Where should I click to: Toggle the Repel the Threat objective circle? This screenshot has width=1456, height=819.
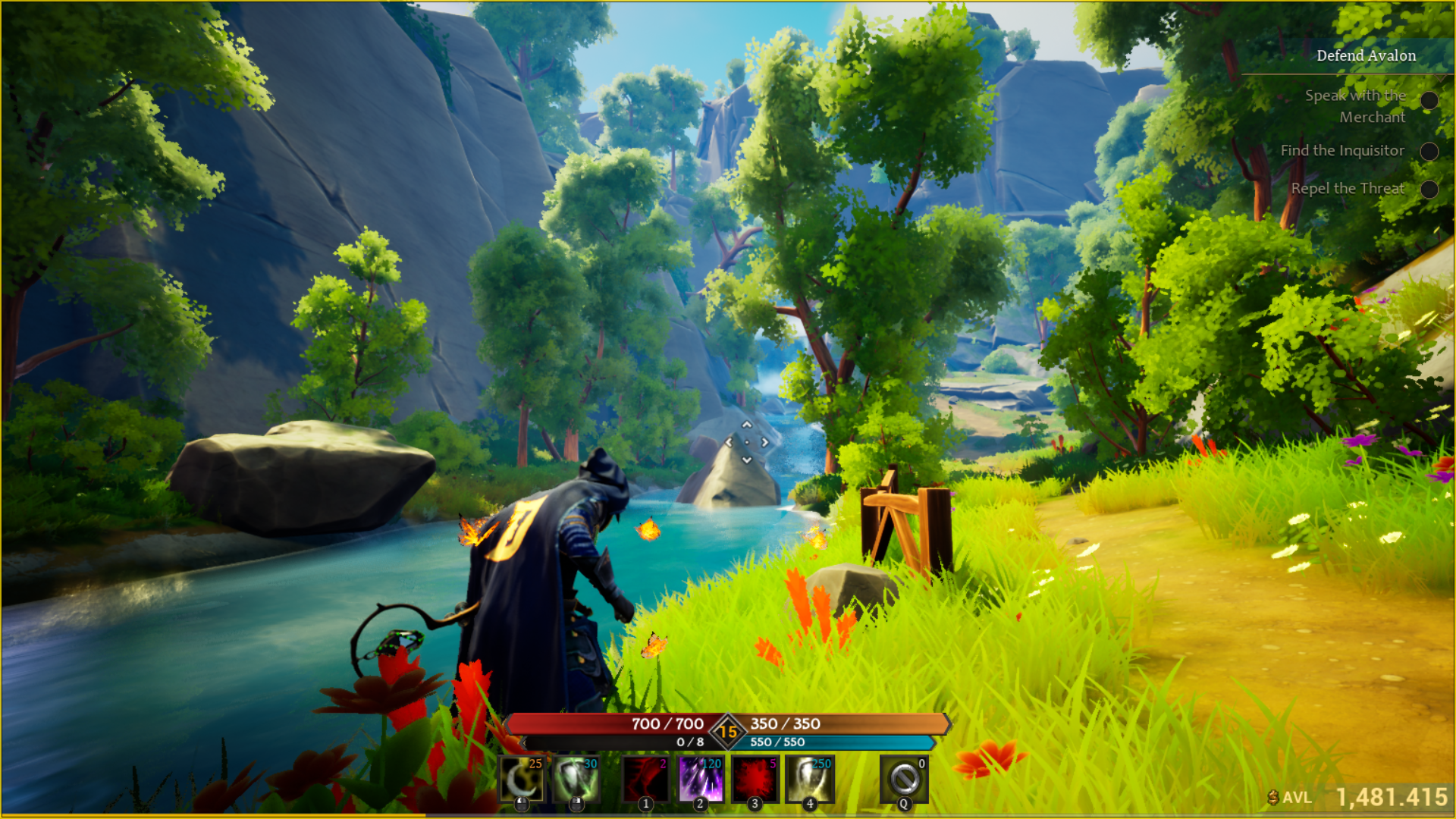[x=1431, y=190]
